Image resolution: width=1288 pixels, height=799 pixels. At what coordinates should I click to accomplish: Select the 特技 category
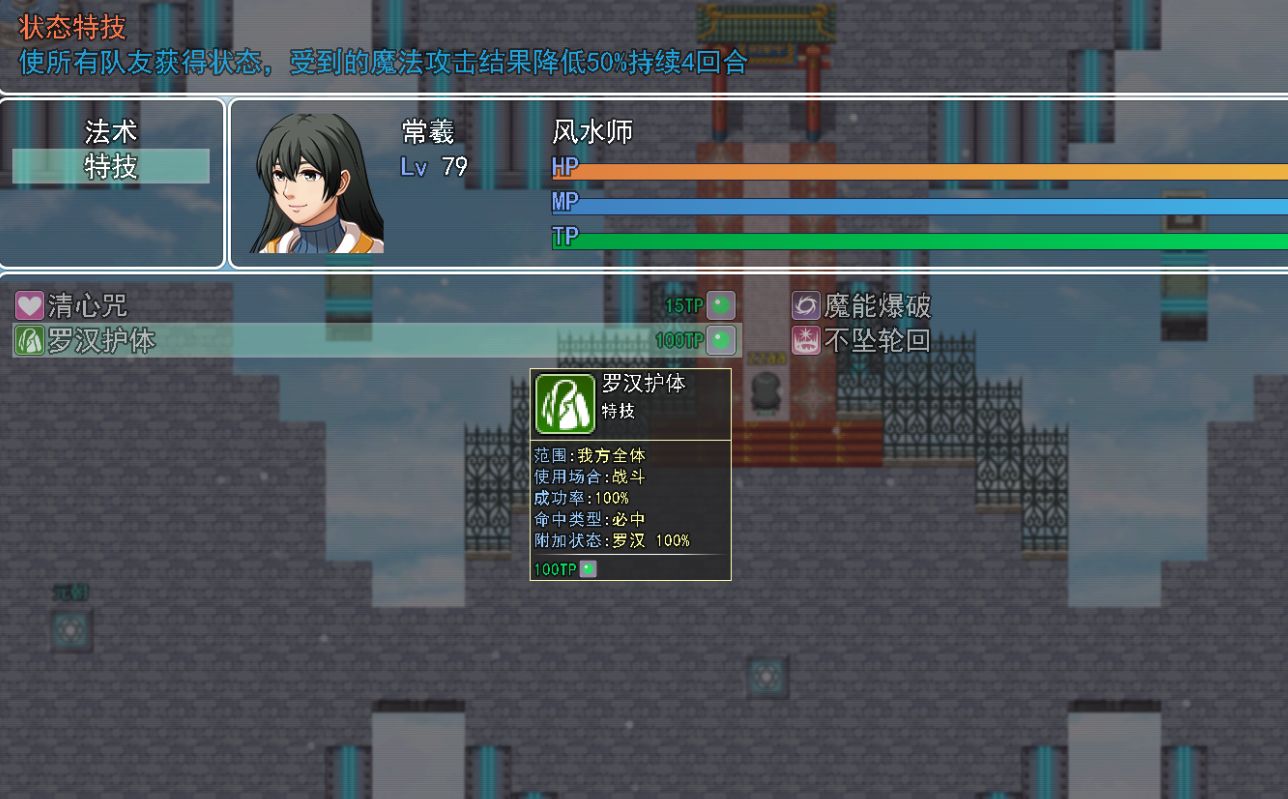pyautogui.click(x=110, y=166)
